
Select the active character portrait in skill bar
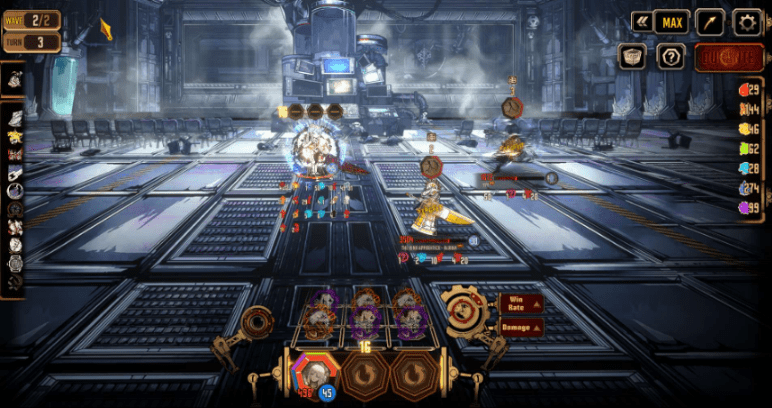pyautogui.click(x=314, y=373)
